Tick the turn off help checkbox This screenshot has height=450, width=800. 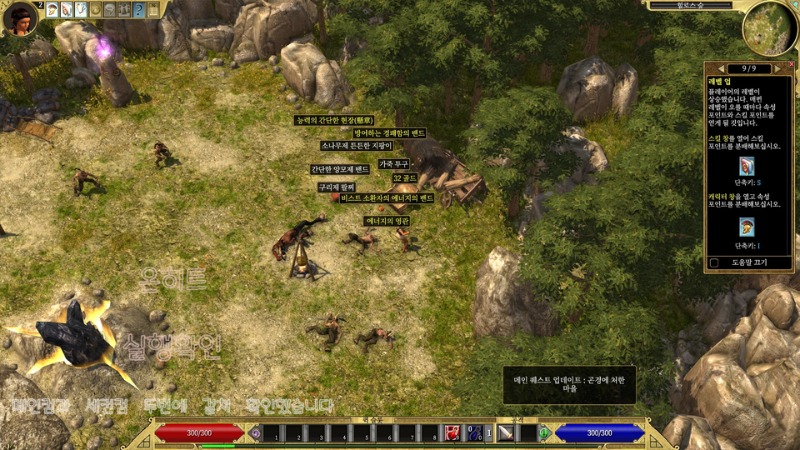tap(714, 263)
